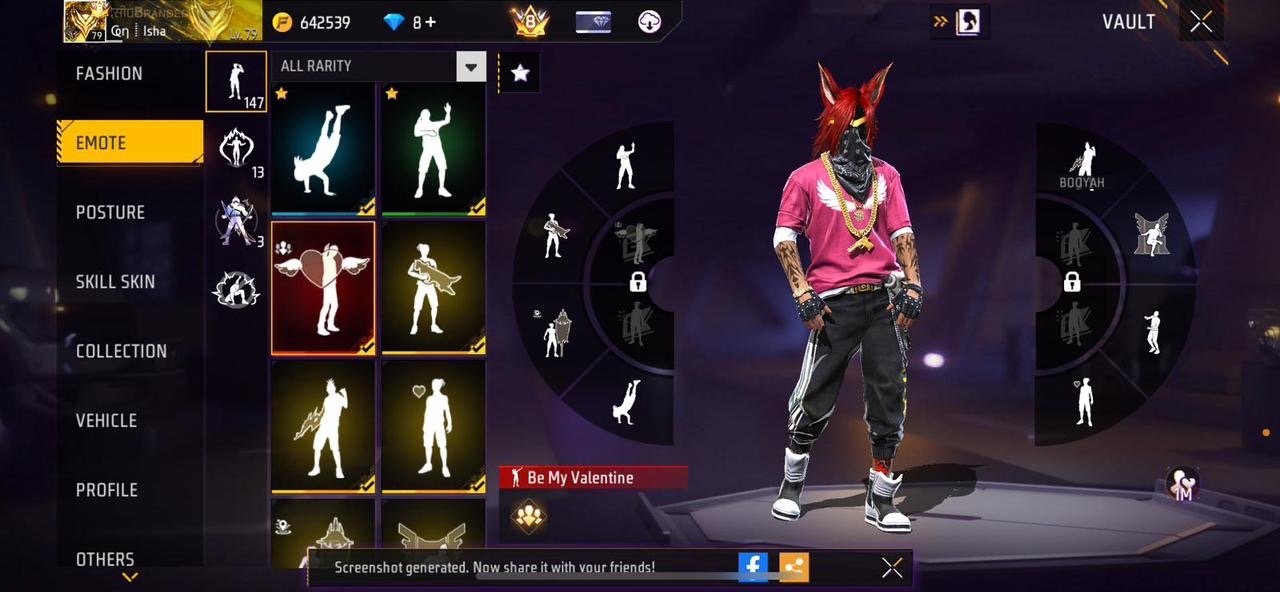
Task: Close the vault with the X button
Action: tap(1201, 22)
